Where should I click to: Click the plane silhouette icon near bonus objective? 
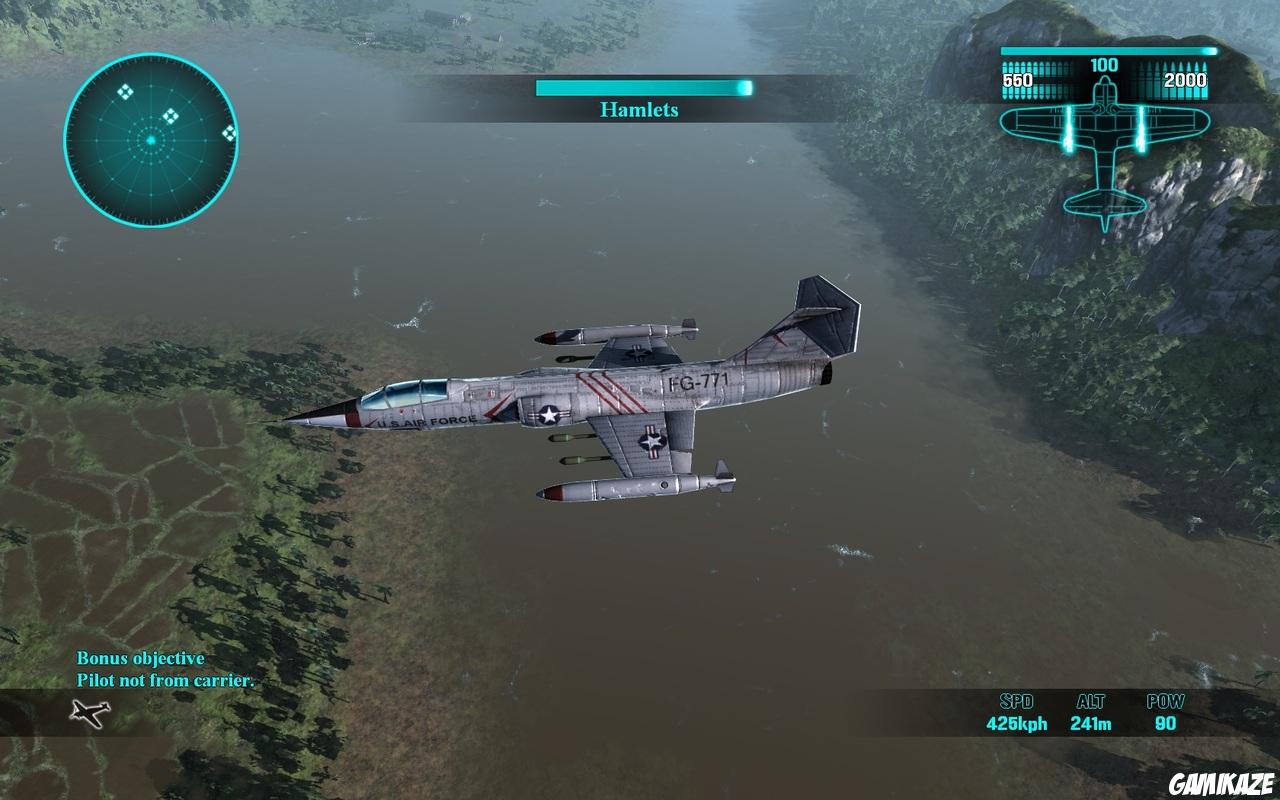tap(88, 714)
